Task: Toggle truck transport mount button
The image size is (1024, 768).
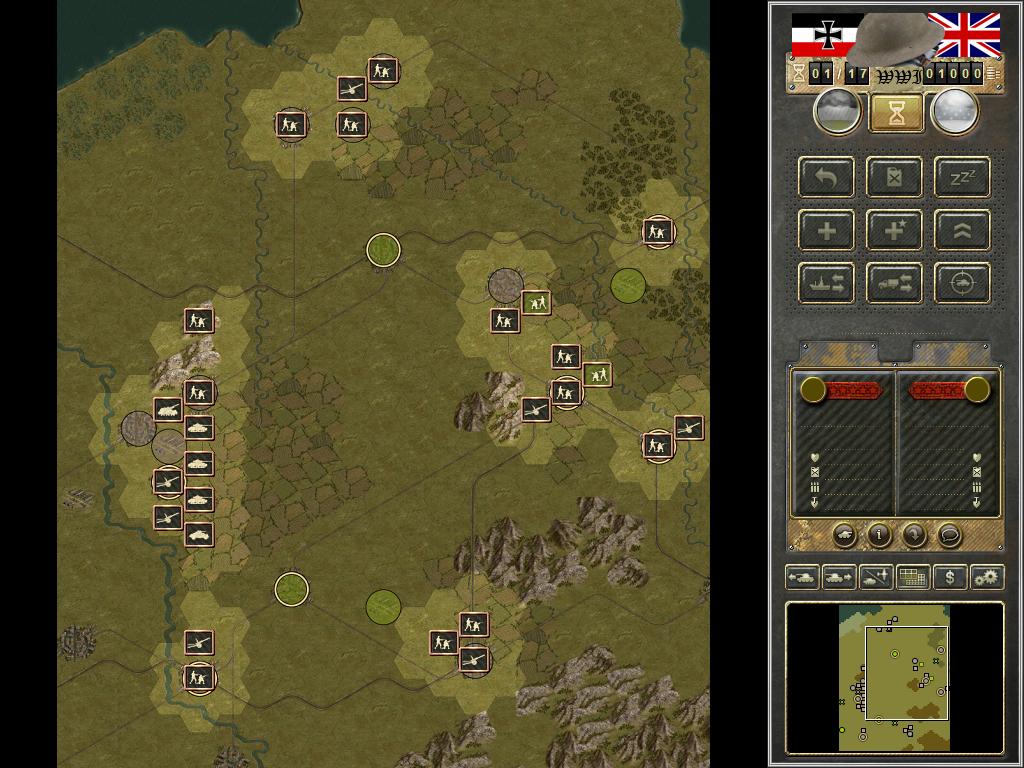Action: (x=895, y=283)
